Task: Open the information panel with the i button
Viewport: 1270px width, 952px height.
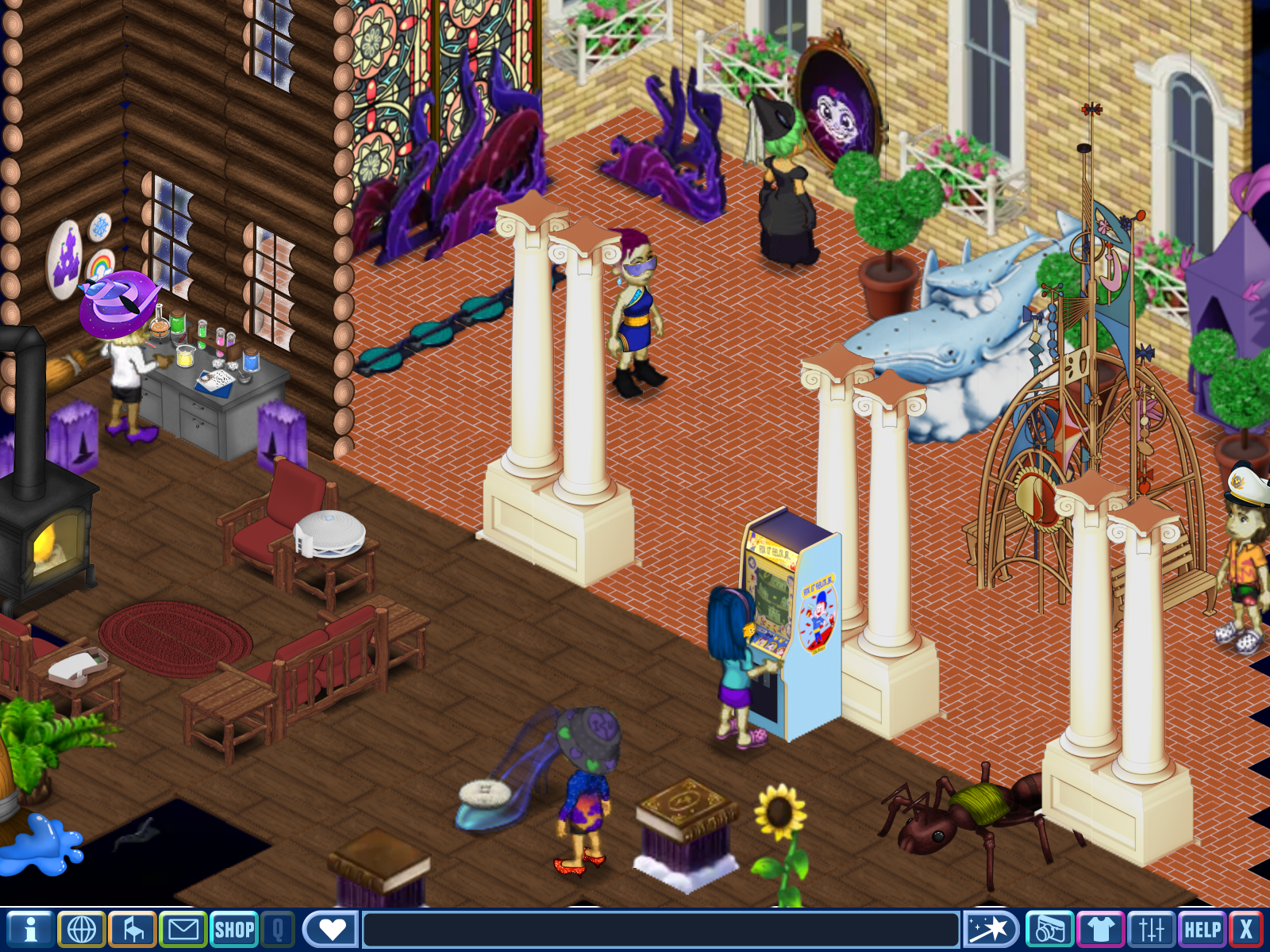Action: click(30, 929)
